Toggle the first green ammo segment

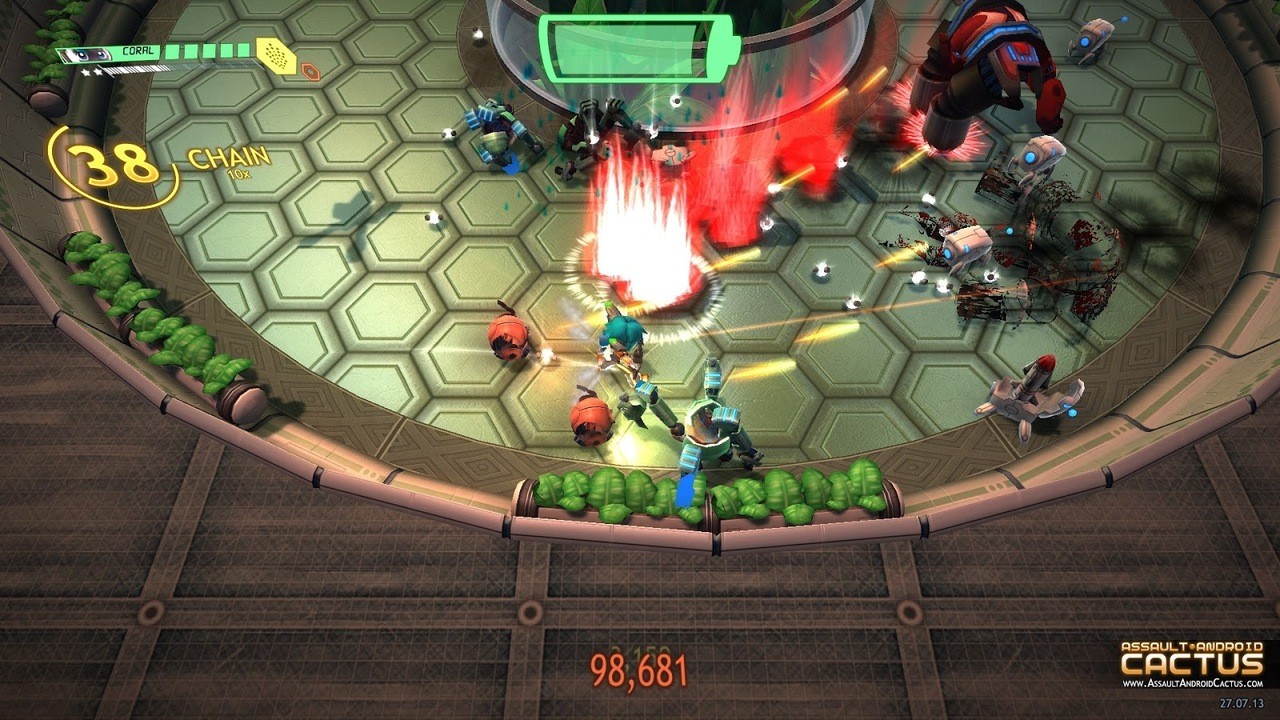pos(172,52)
